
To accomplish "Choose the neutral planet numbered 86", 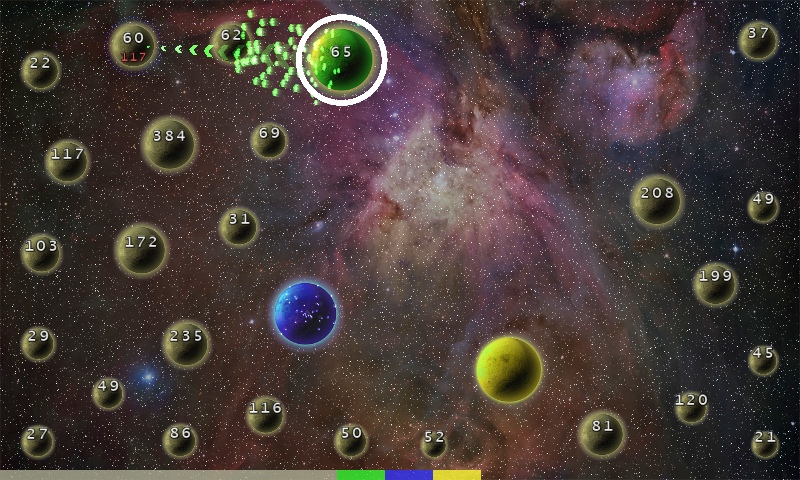I will click(x=180, y=440).
